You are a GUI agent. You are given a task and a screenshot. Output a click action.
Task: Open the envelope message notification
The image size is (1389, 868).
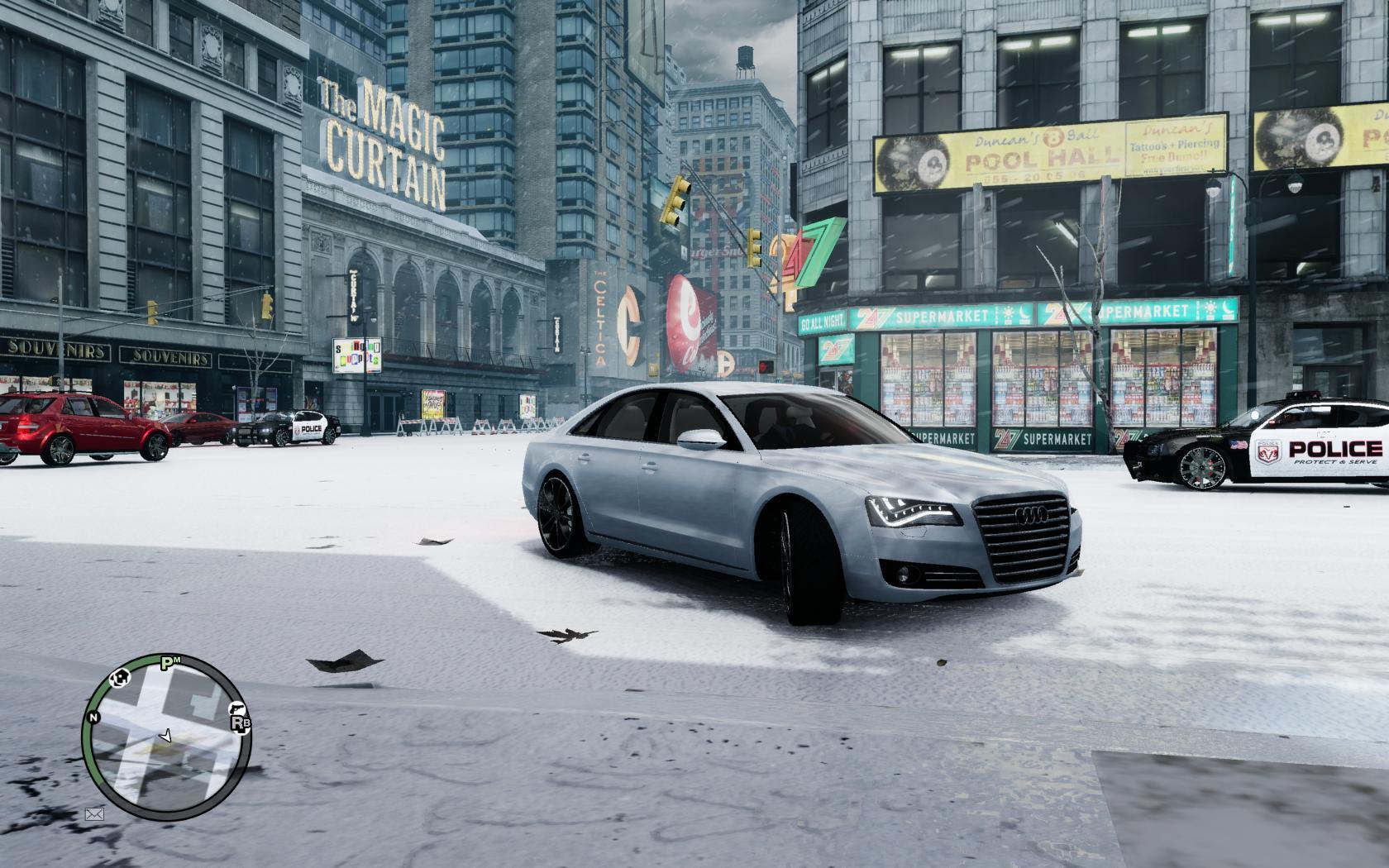point(94,814)
